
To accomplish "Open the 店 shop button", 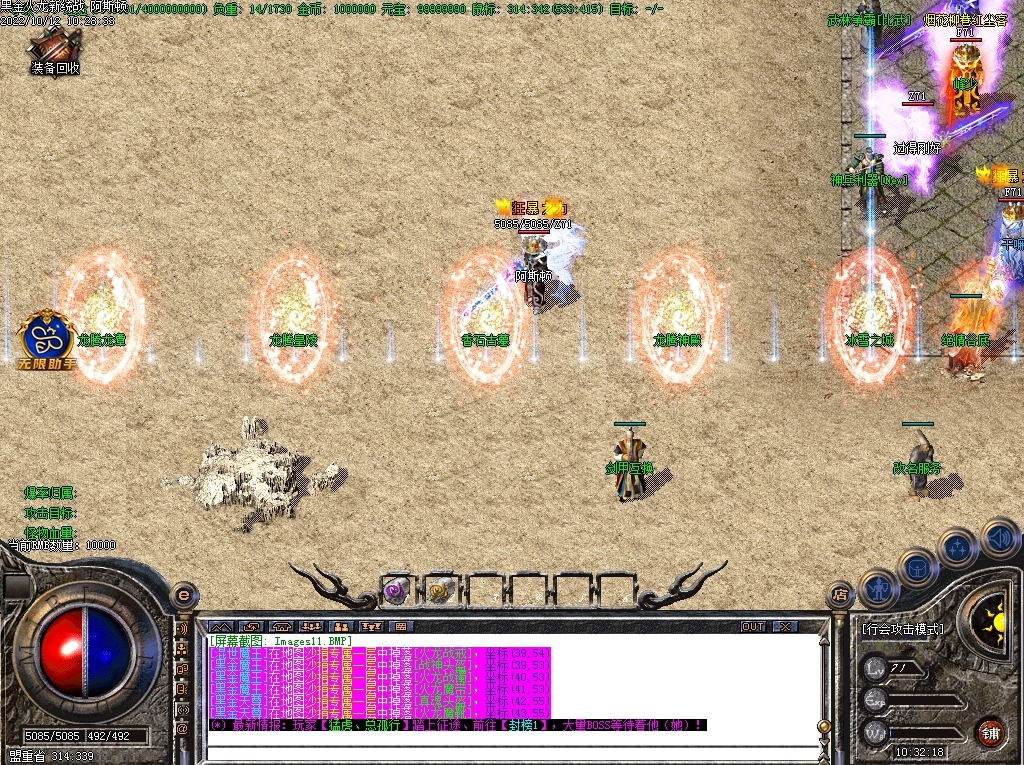I will coord(840,595).
